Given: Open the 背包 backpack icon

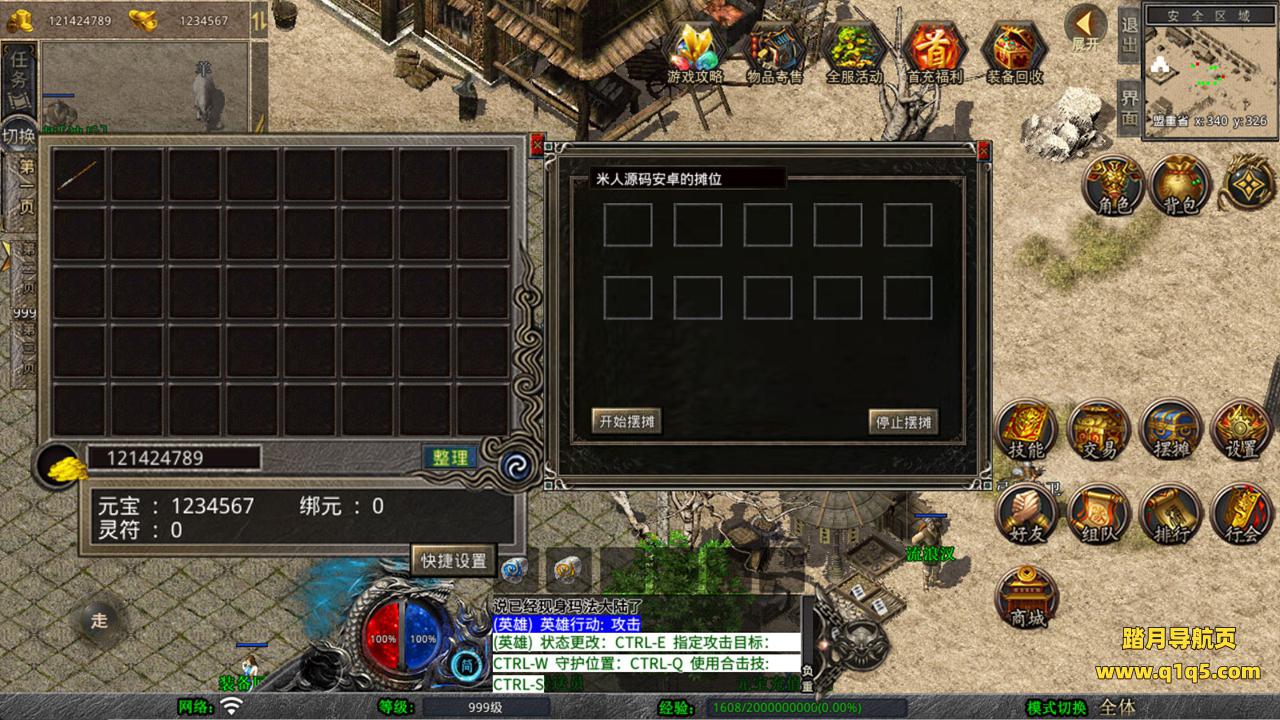Looking at the screenshot, I should [x=1180, y=184].
